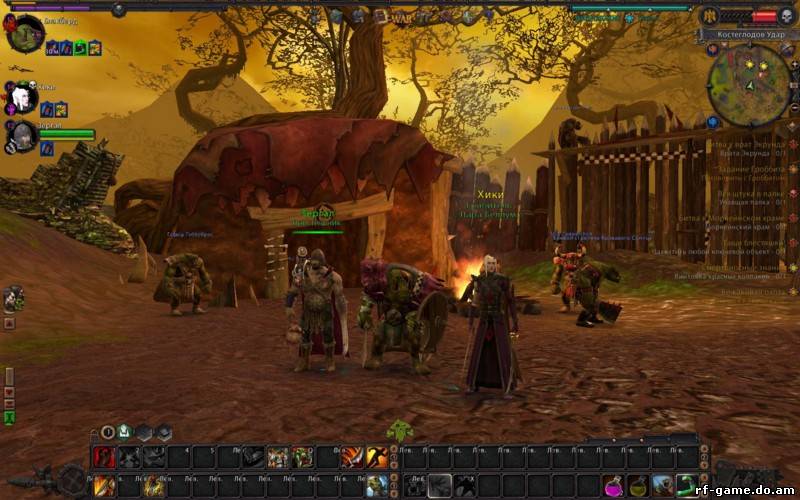
Task: Activate the green orc-face ability on the lower bar
Action: point(375,486)
